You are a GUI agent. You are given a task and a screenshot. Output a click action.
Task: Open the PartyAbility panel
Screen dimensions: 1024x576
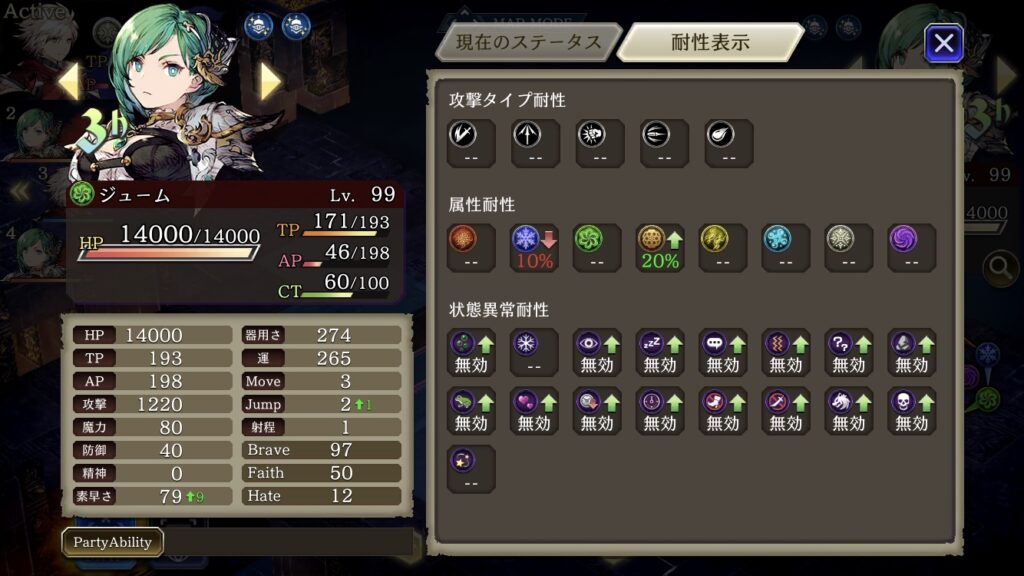[x=112, y=542]
